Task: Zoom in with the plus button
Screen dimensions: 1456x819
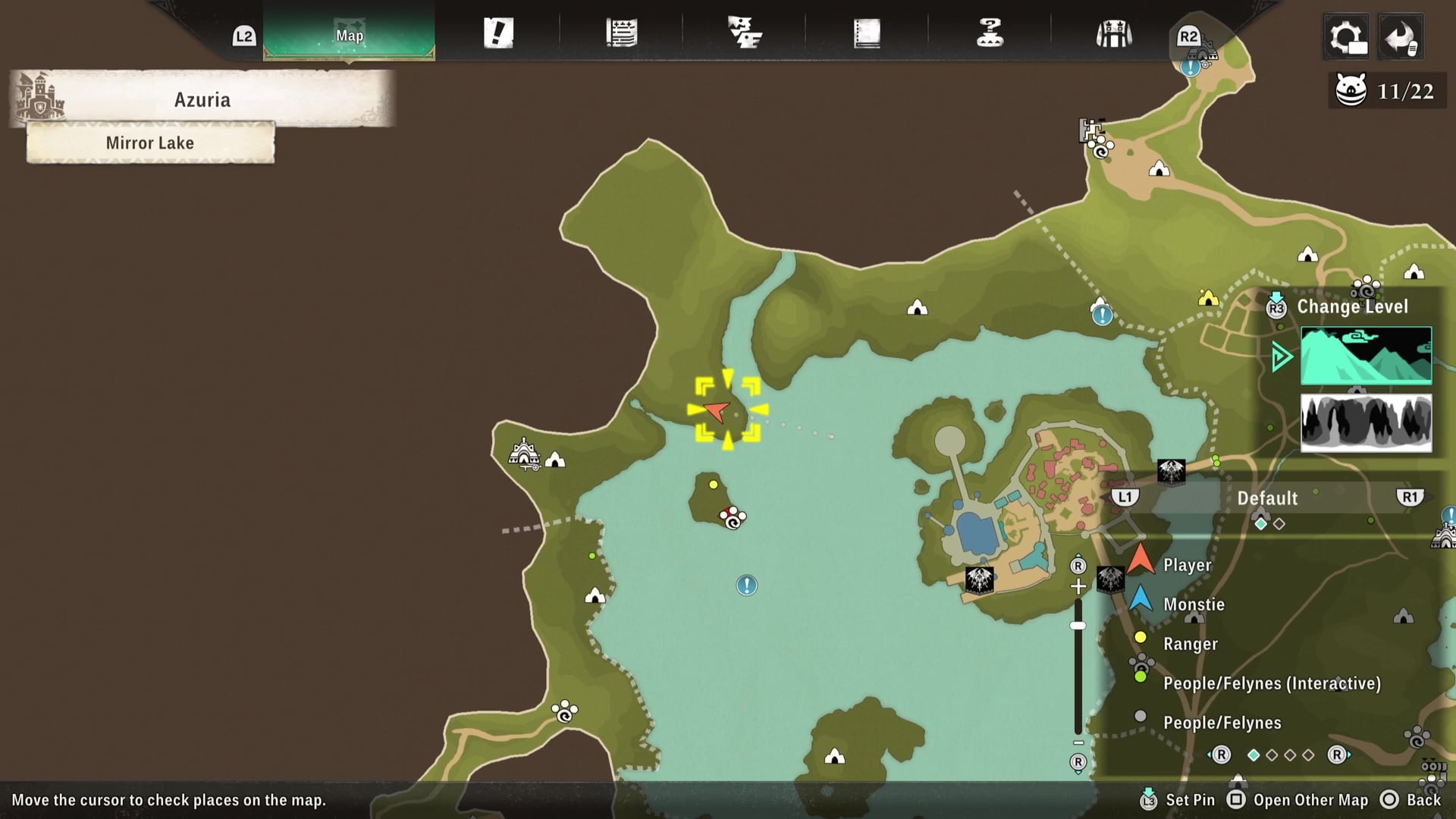Action: coord(1078,586)
